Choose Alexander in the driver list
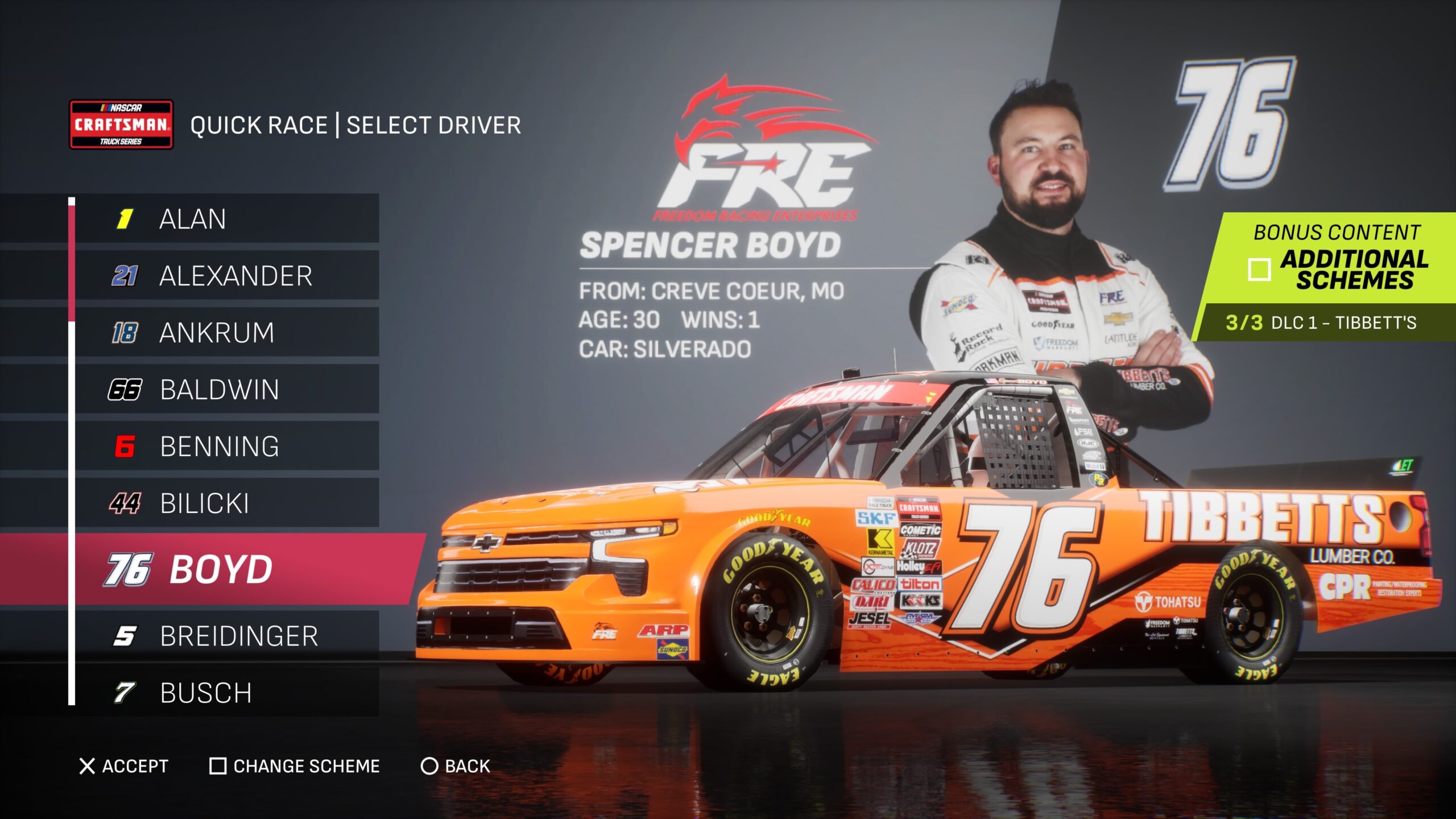This screenshot has width=1456, height=819. tap(227, 276)
